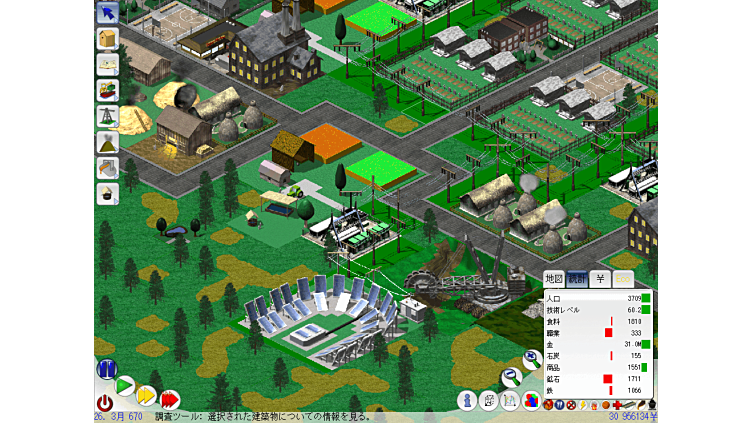752x423 pixels.
Task: Open the bulldozer tool
Action: pyautogui.click(x=107, y=91)
